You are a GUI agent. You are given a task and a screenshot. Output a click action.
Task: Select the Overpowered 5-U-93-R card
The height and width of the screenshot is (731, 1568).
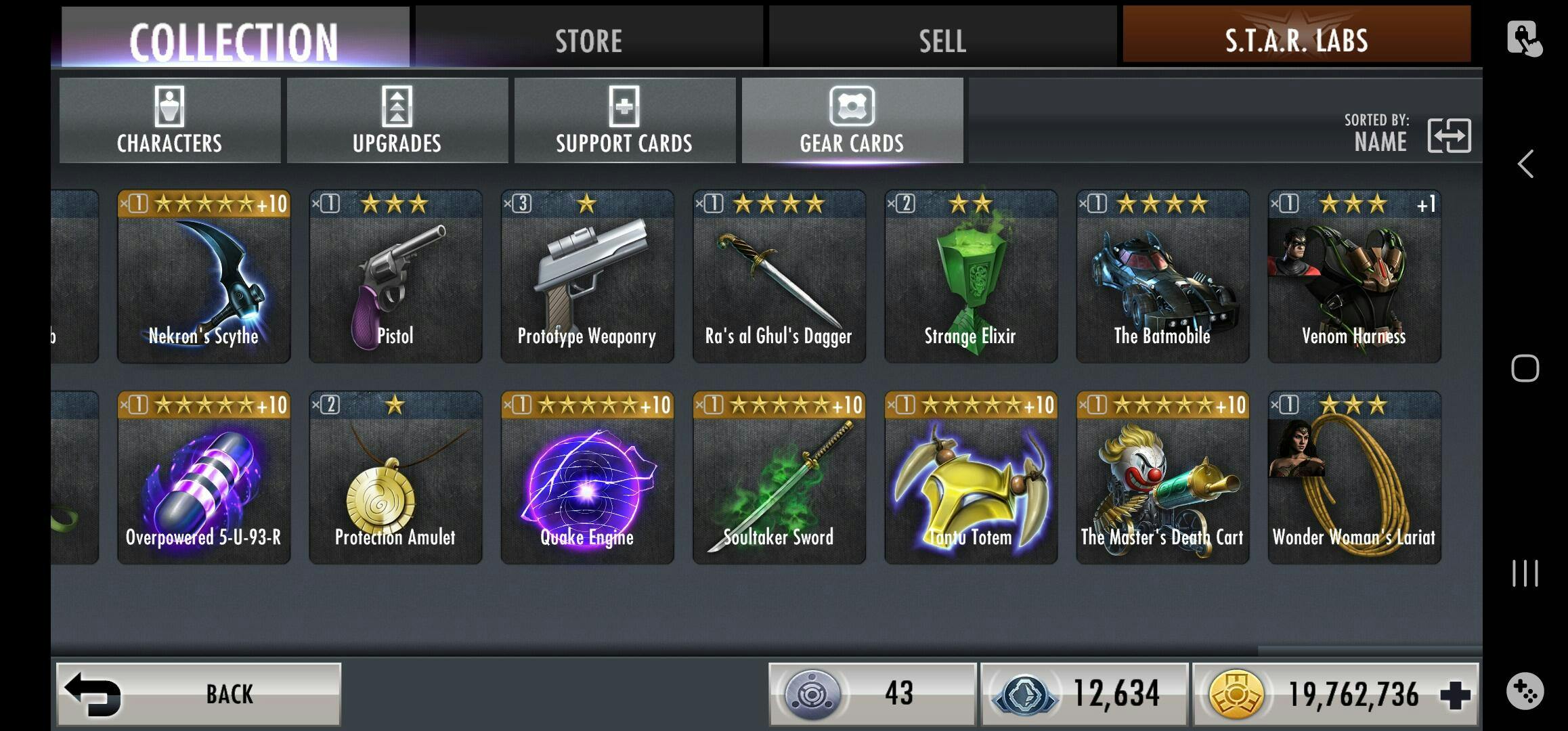(x=204, y=478)
